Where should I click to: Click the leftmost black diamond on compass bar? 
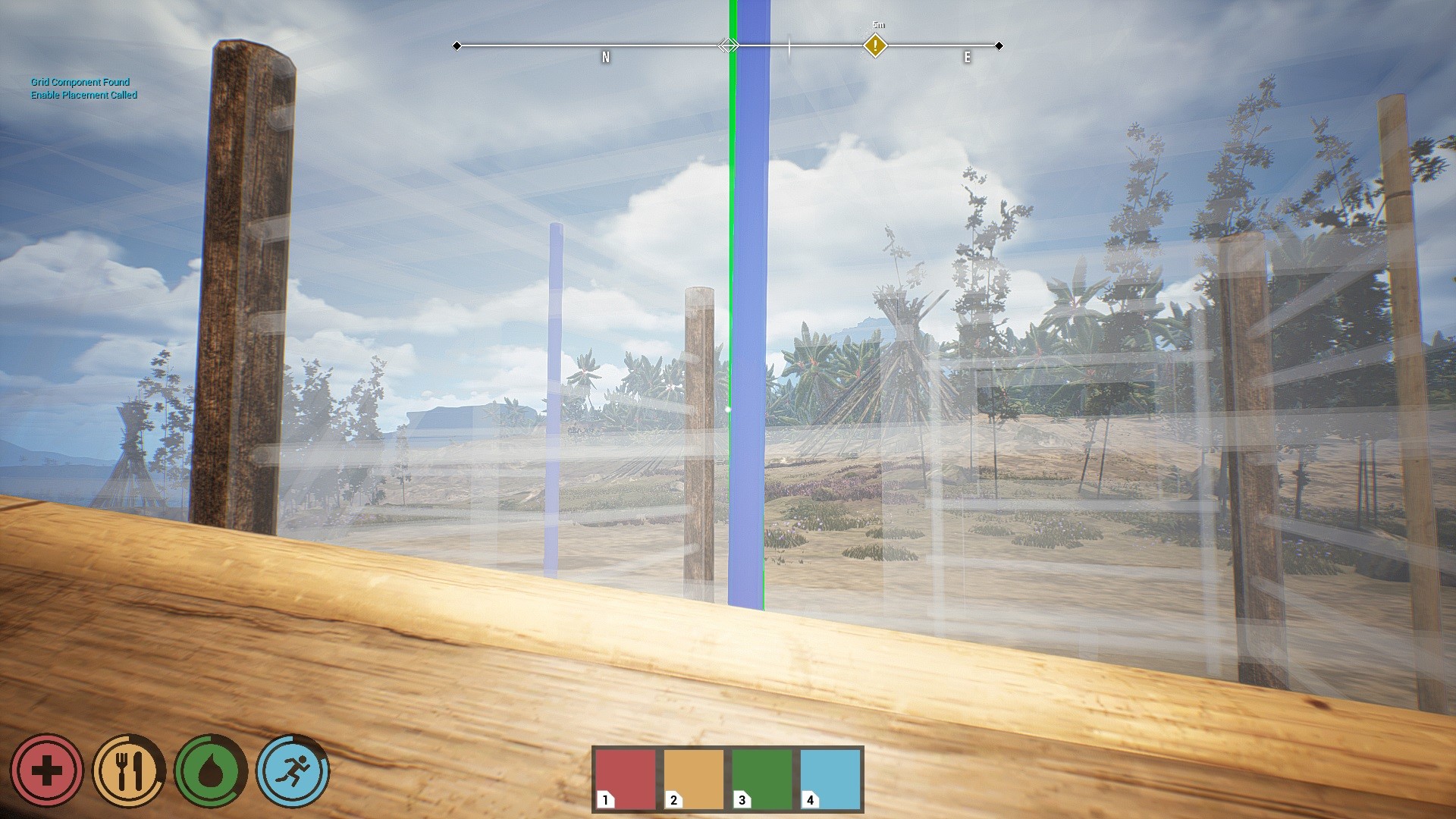457,45
